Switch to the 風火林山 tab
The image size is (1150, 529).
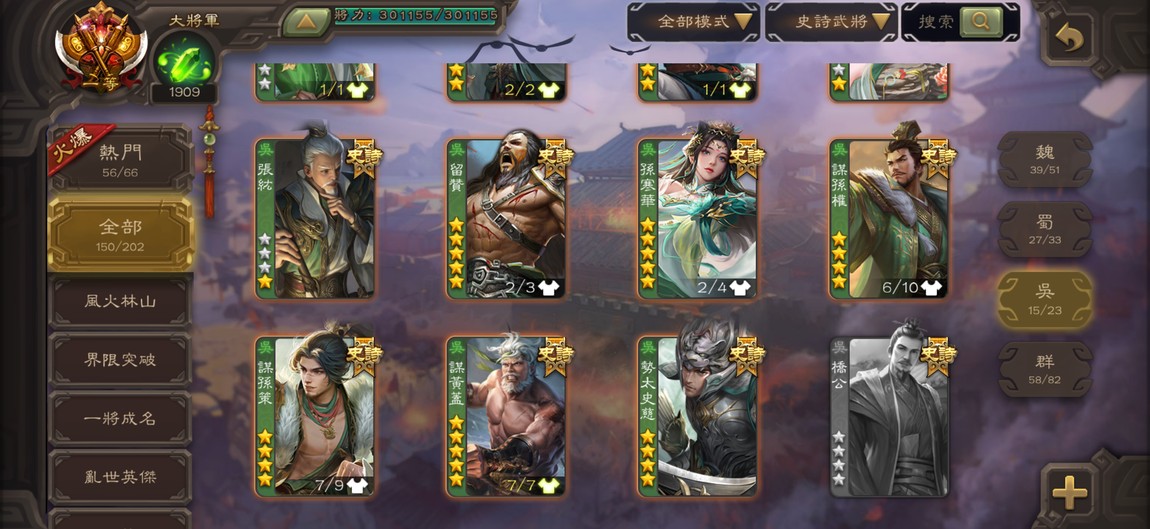click(x=120, y=301)
